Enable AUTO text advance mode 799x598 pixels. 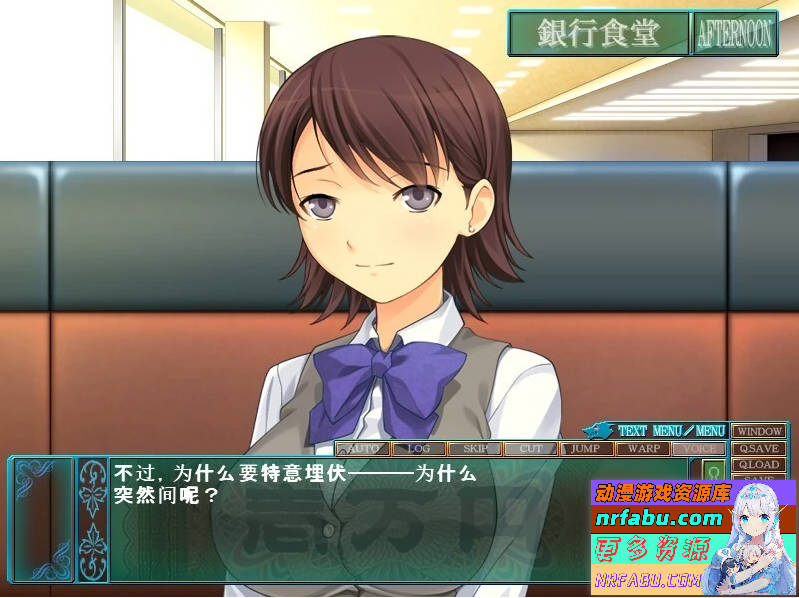point(362,449)
